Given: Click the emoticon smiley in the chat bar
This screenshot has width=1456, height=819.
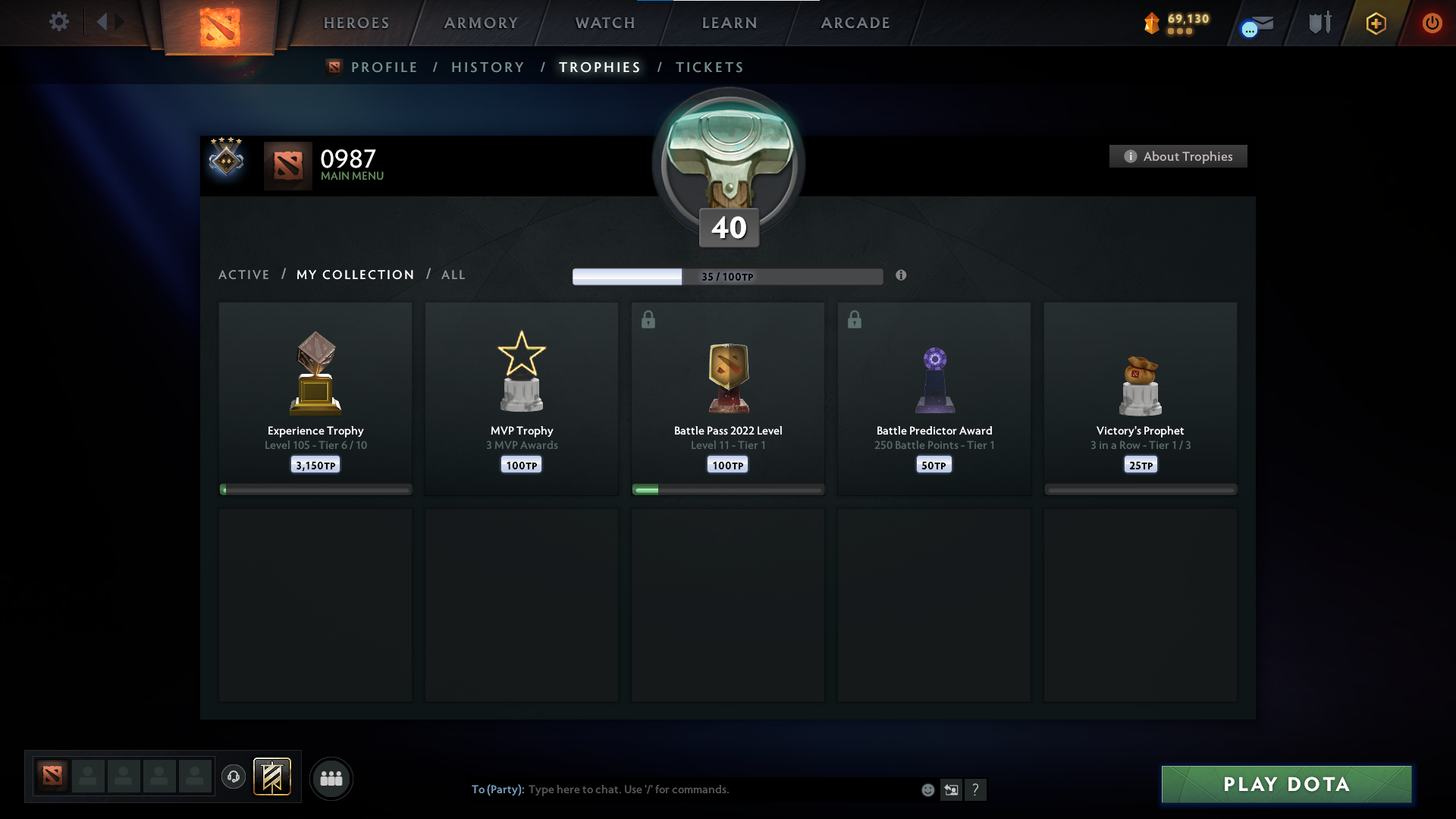Looking at the screenshot, I should pyautogui.click(x=927, y=789).
